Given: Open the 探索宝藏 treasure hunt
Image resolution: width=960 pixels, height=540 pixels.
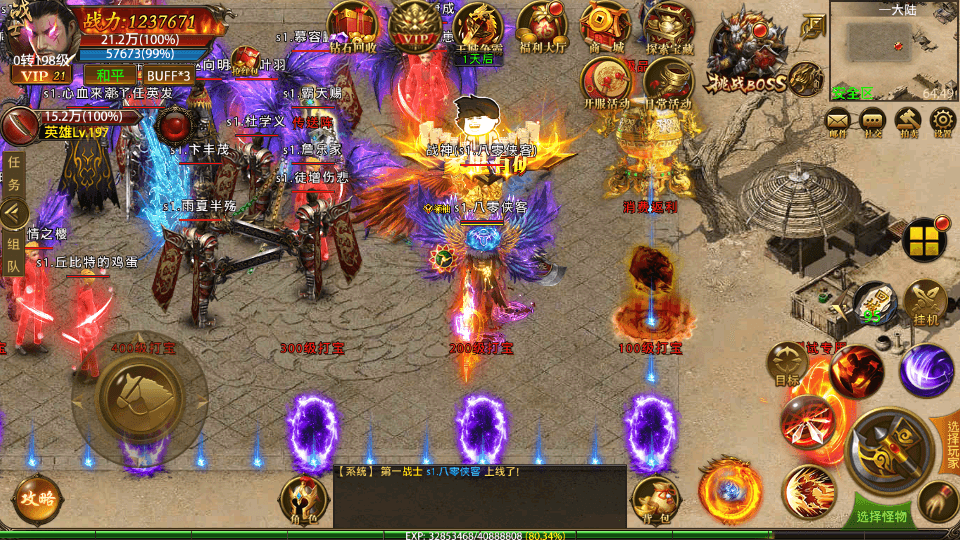Looking at the screenshot, I should [670, 25].
